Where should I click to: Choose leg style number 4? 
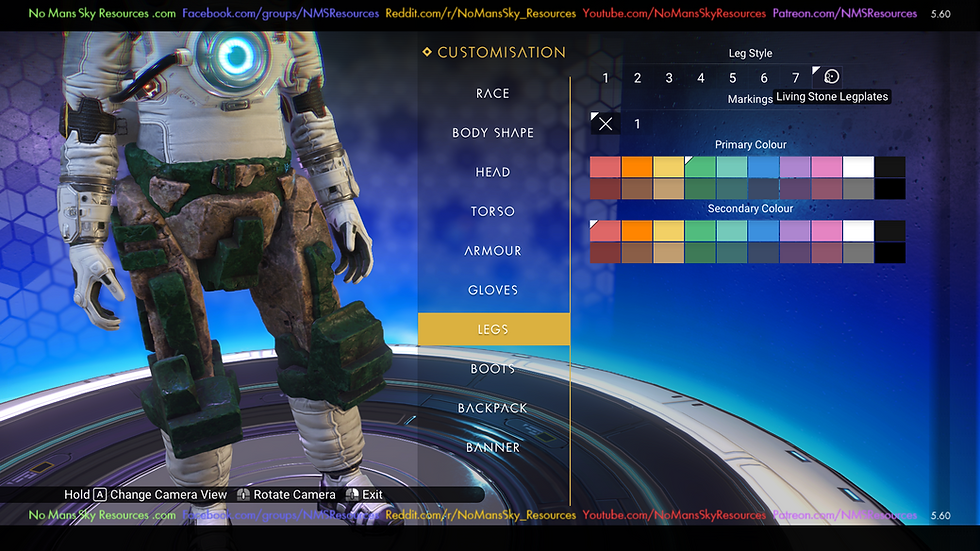pos(701,78)
